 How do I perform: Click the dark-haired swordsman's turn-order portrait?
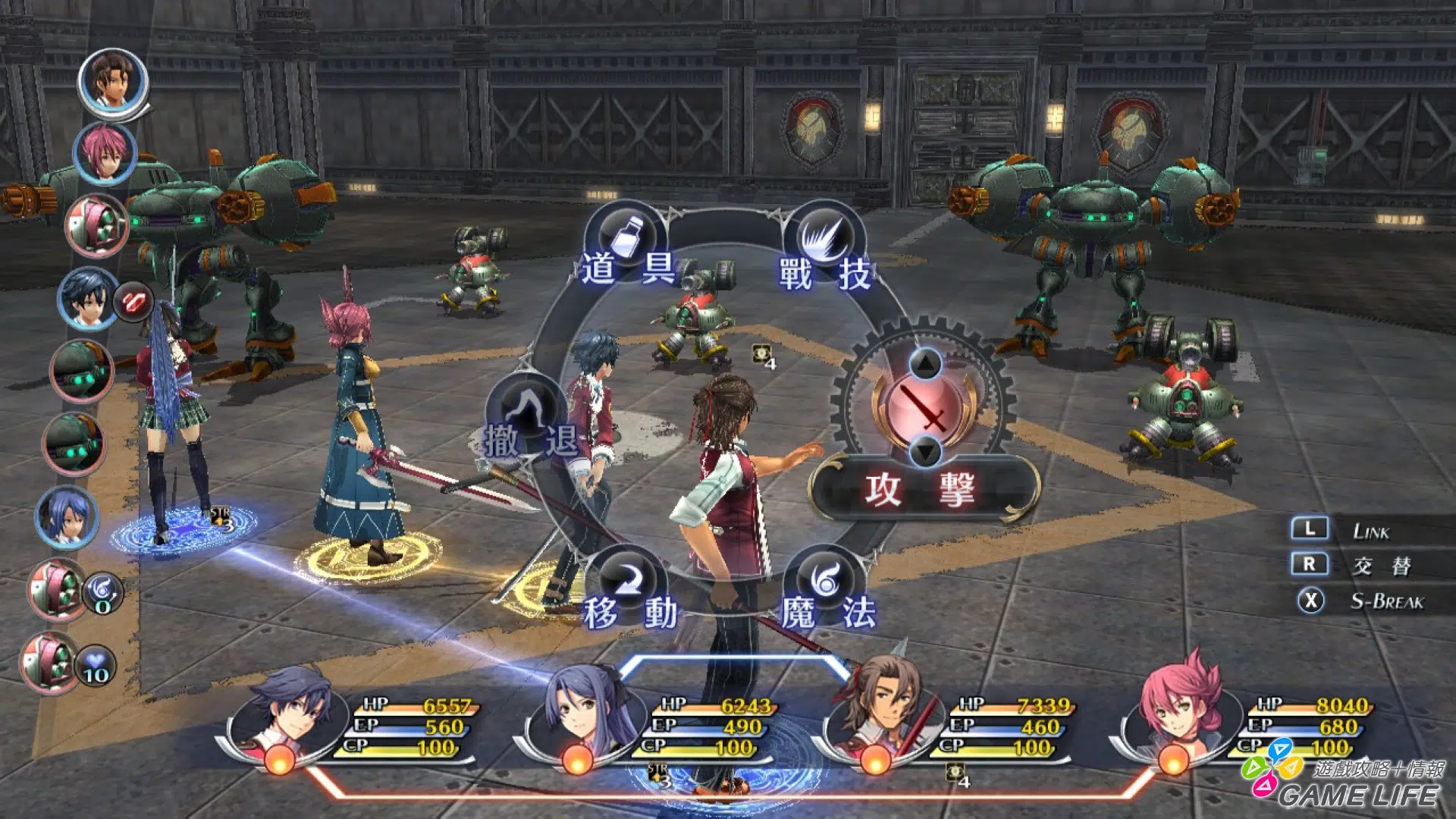pyautogui.click(x=86, y=299)
